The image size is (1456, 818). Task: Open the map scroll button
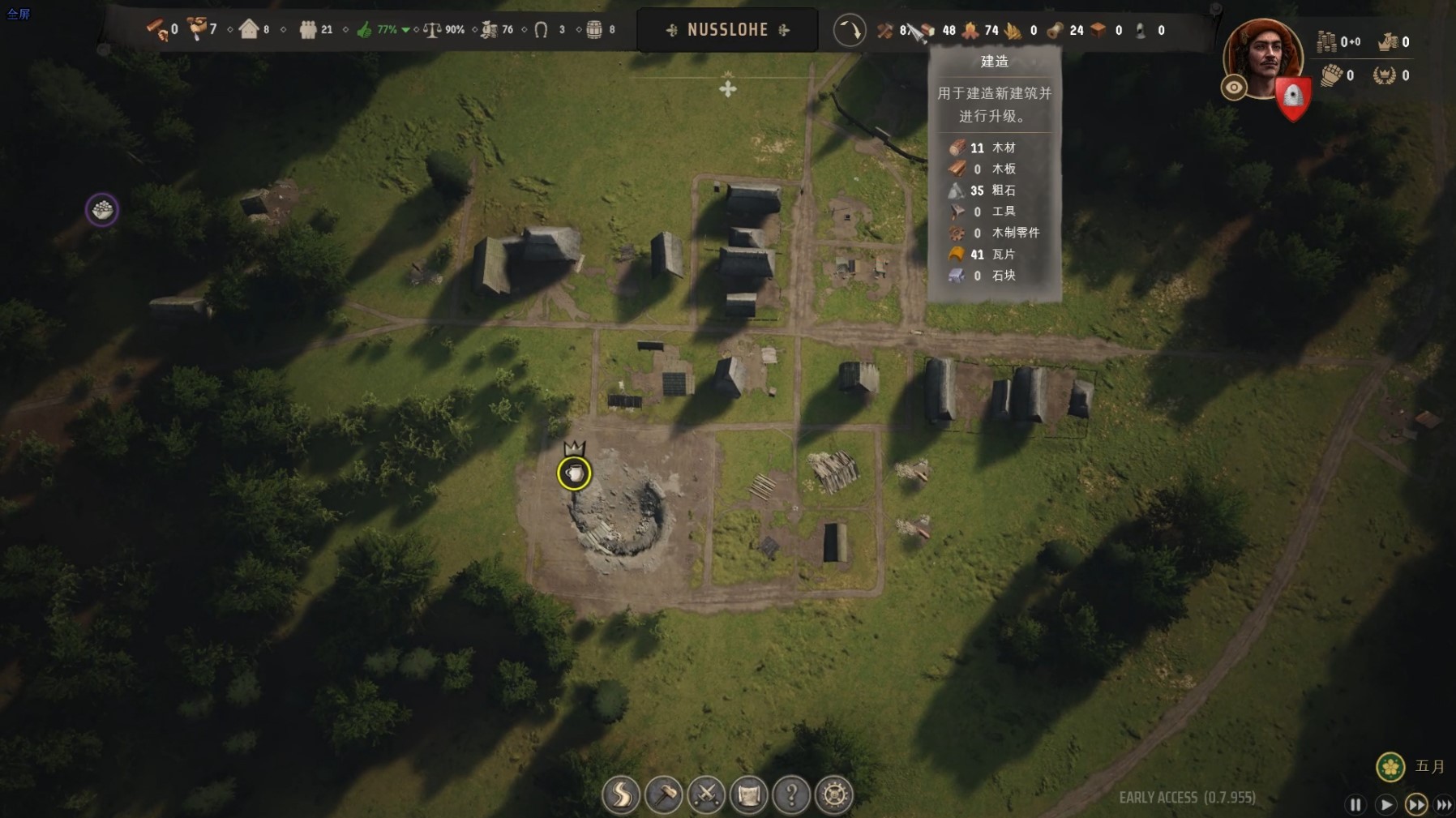pos(749,794)
